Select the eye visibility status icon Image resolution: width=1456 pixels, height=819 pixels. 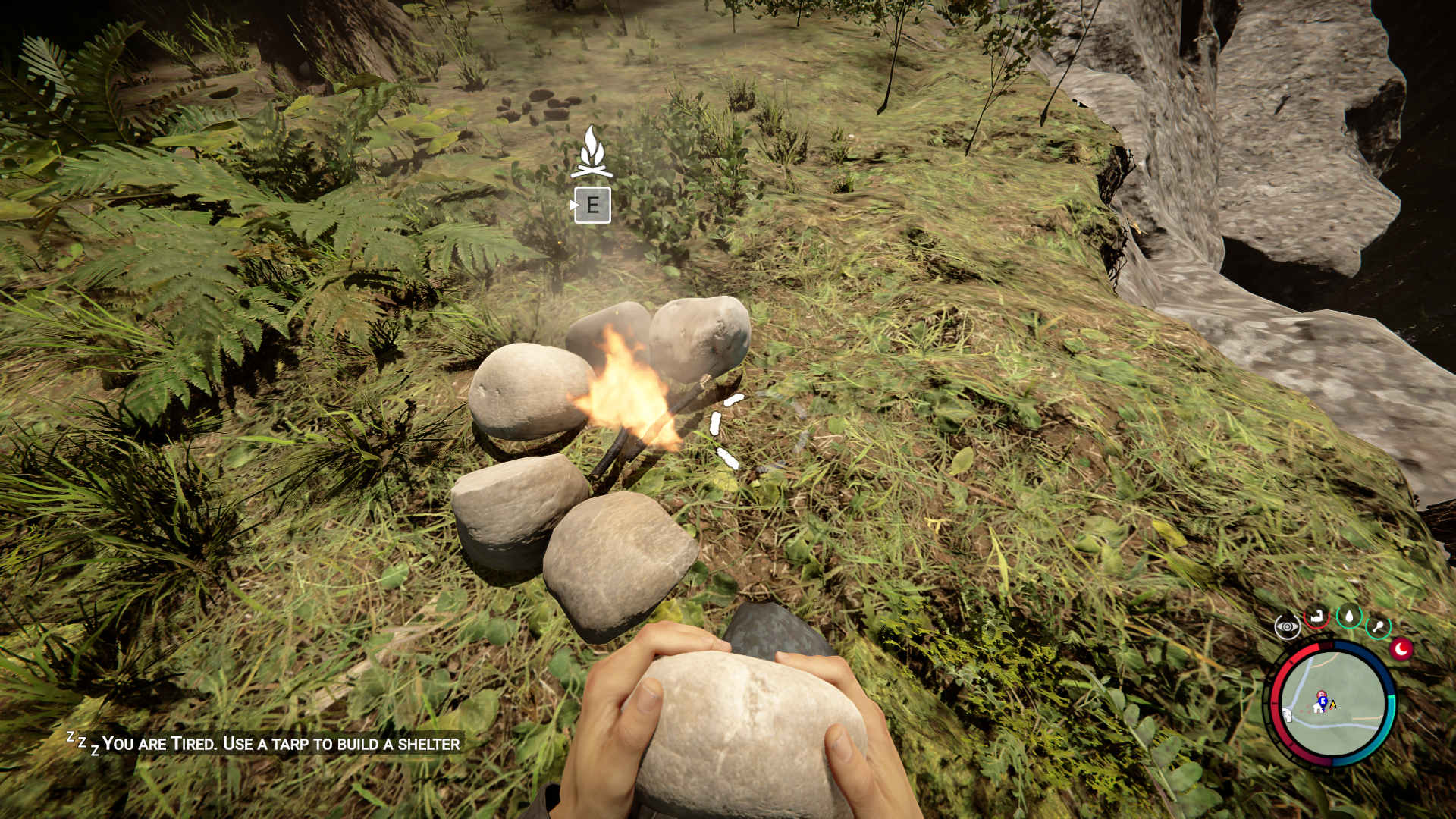[x=1287, y=627]
